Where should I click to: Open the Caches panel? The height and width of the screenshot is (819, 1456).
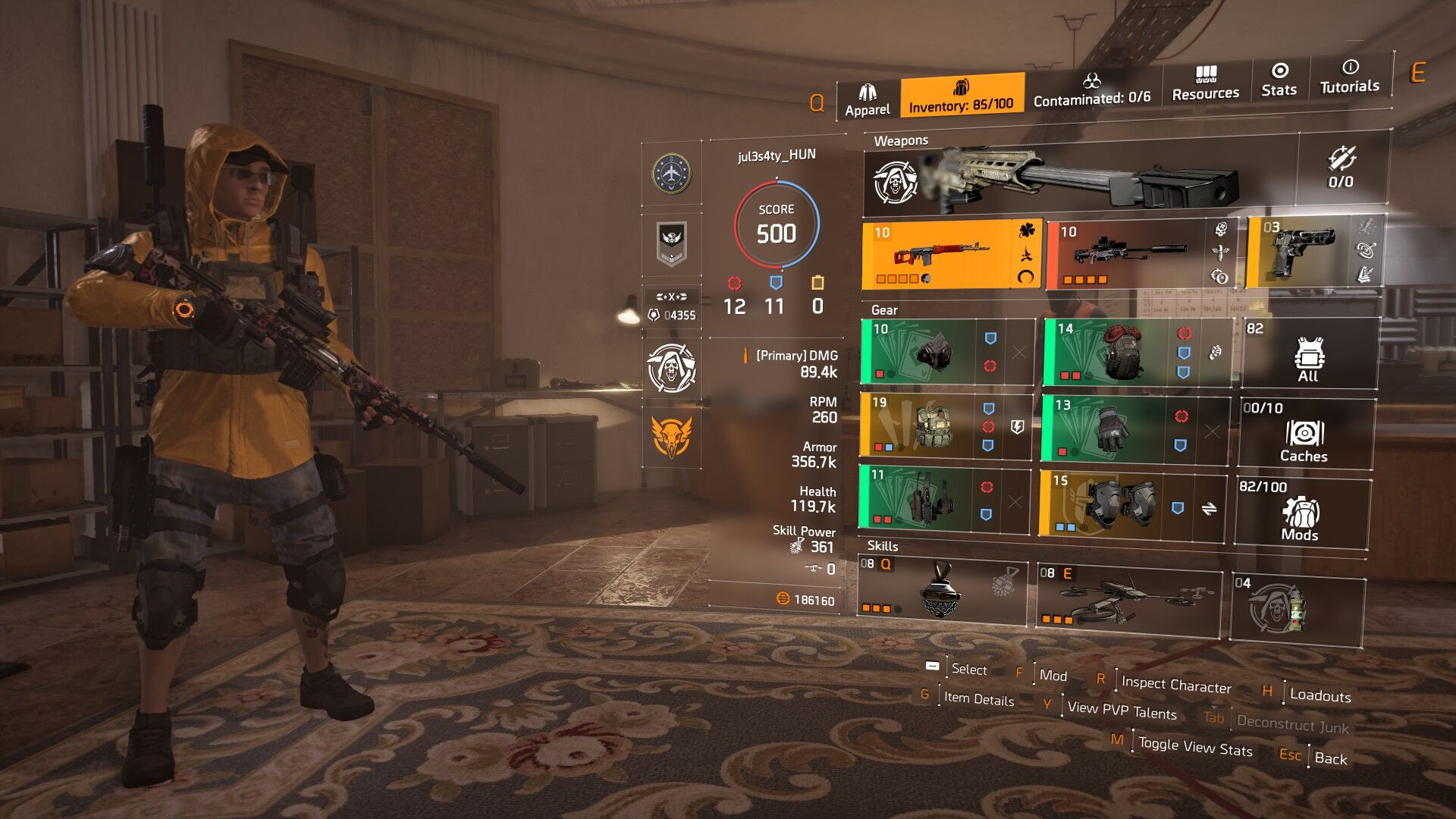coord(1304,434)
